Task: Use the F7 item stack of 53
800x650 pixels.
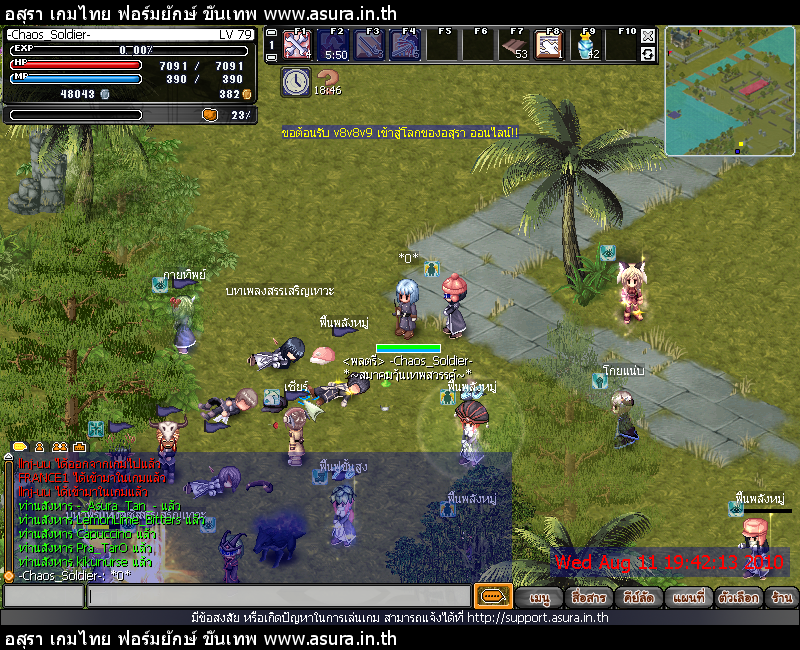Action: [514, 46]
